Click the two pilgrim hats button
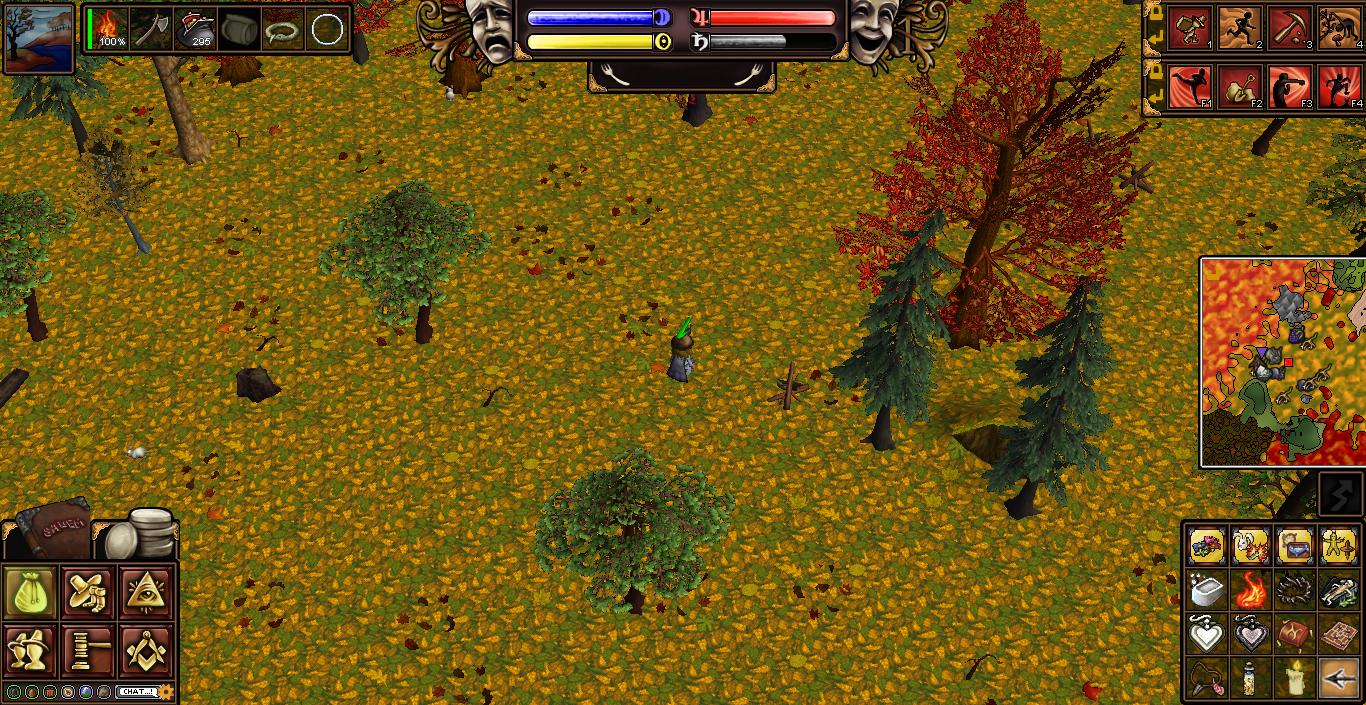The height and width of the screenshot is (705, 1366). point(31,650)
